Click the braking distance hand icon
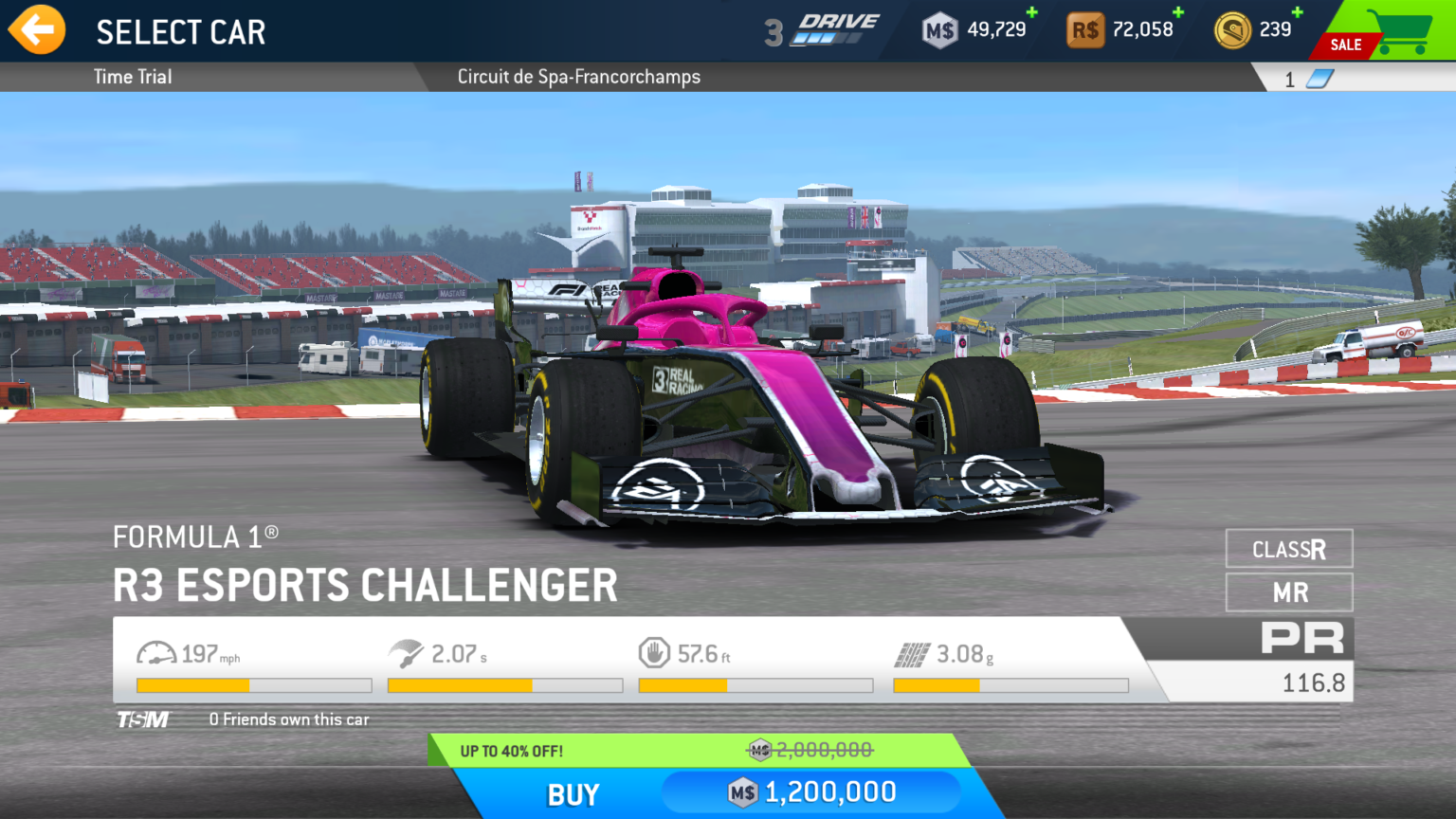The width and height of the screenshot is (1456, 819). coord(656,651)
